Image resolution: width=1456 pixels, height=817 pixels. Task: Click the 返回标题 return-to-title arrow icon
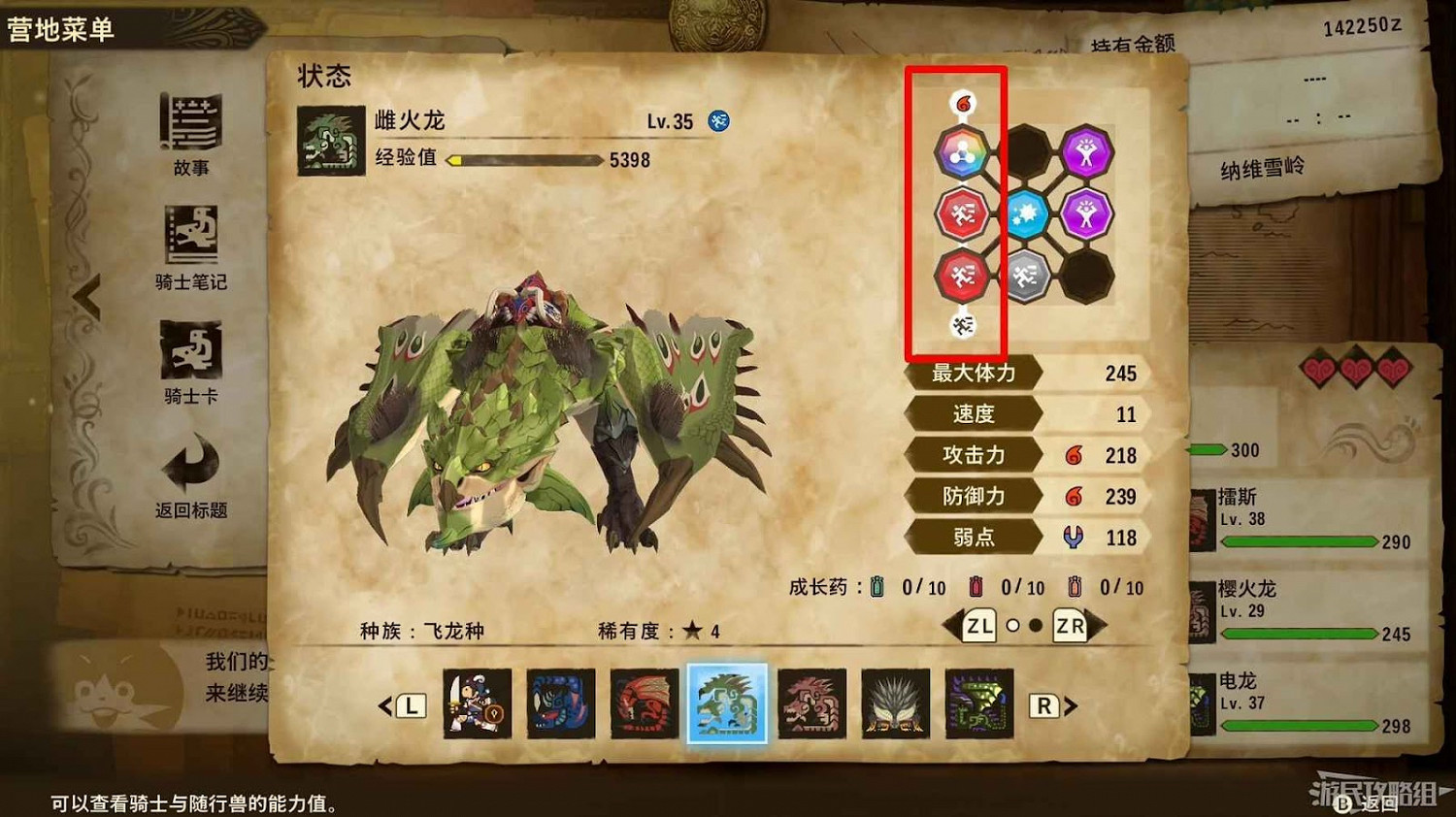(x=191, y=464)
